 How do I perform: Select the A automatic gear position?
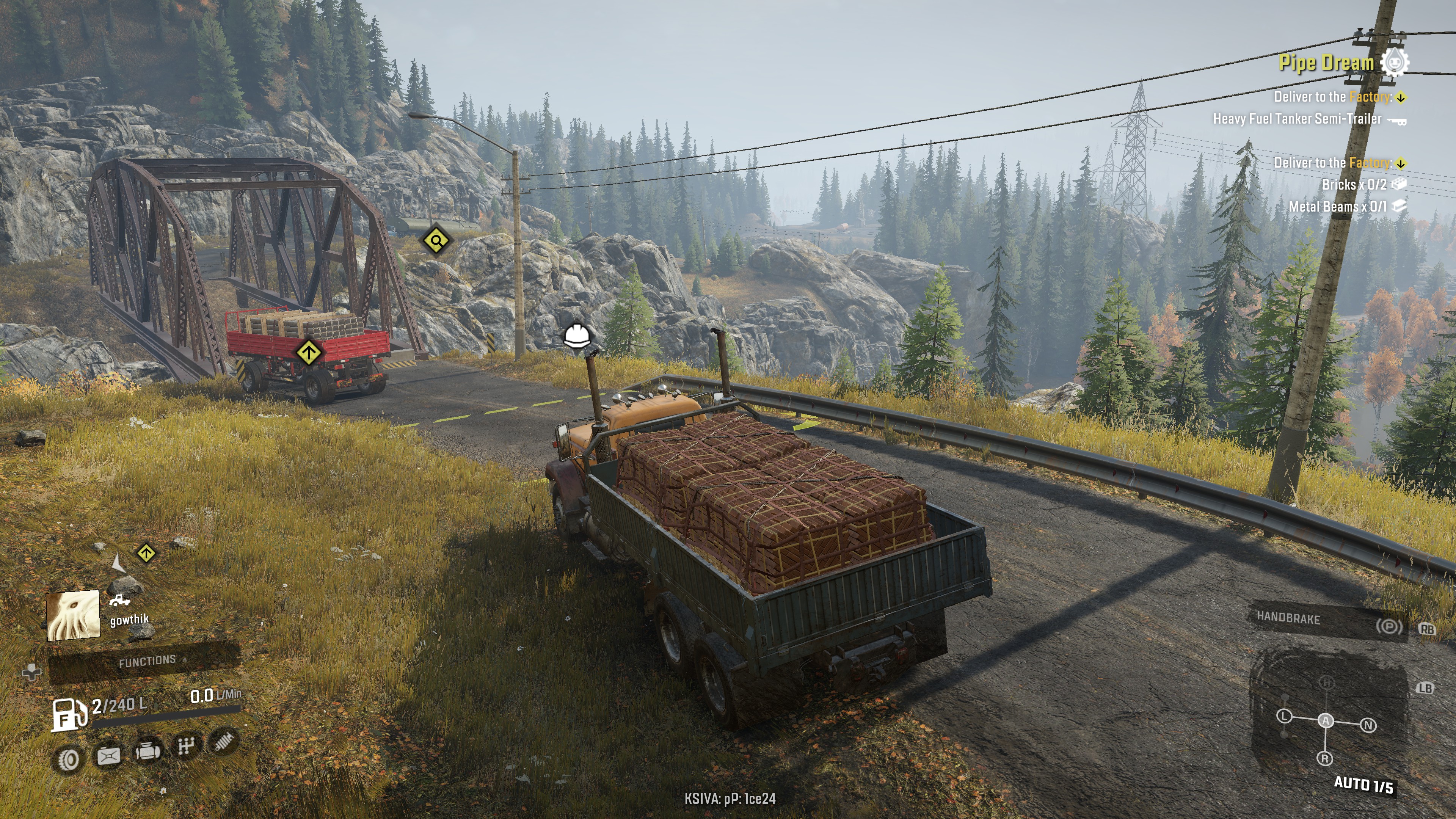[x=1326, y=721]
